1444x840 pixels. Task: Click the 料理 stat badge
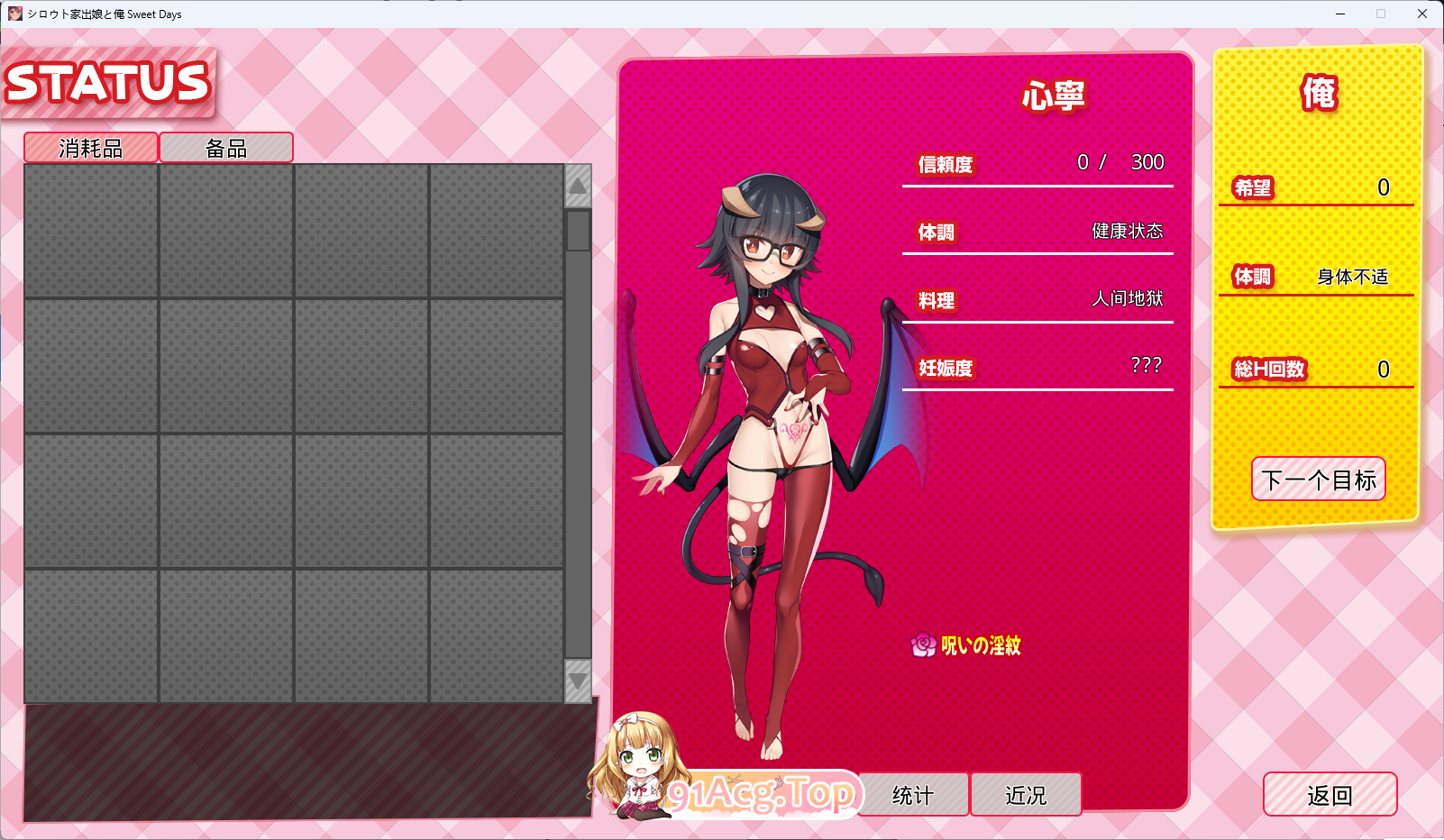[937, 301]
